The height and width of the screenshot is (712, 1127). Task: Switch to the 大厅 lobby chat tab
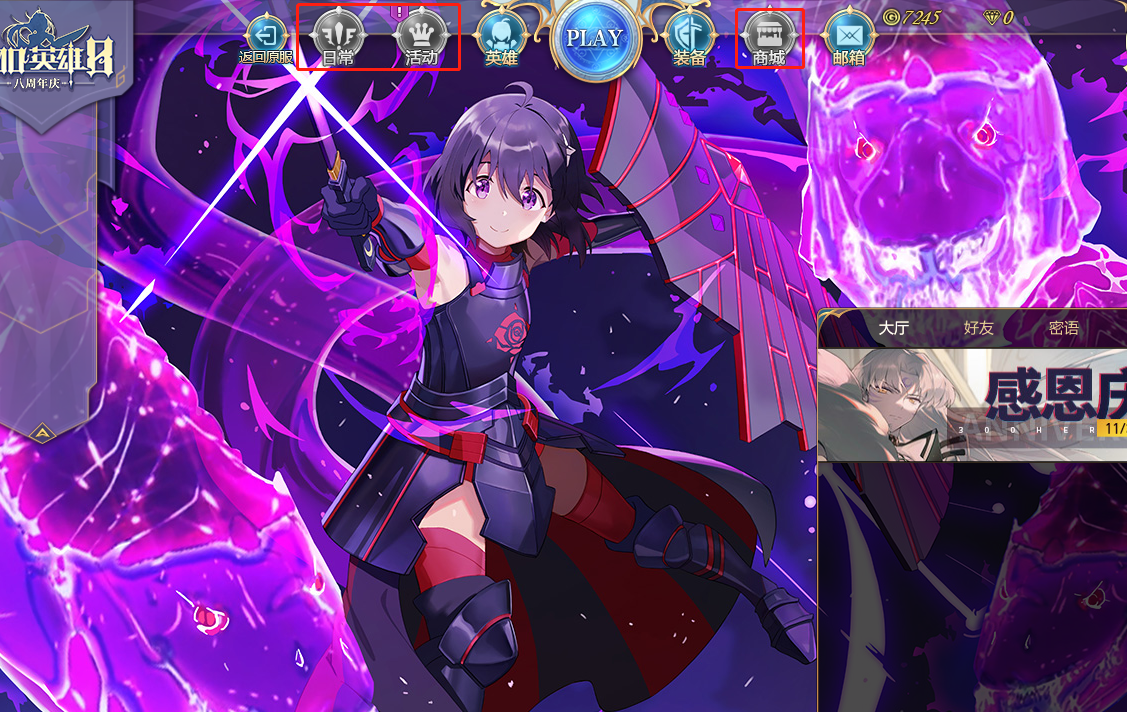(x=893, y=328)
